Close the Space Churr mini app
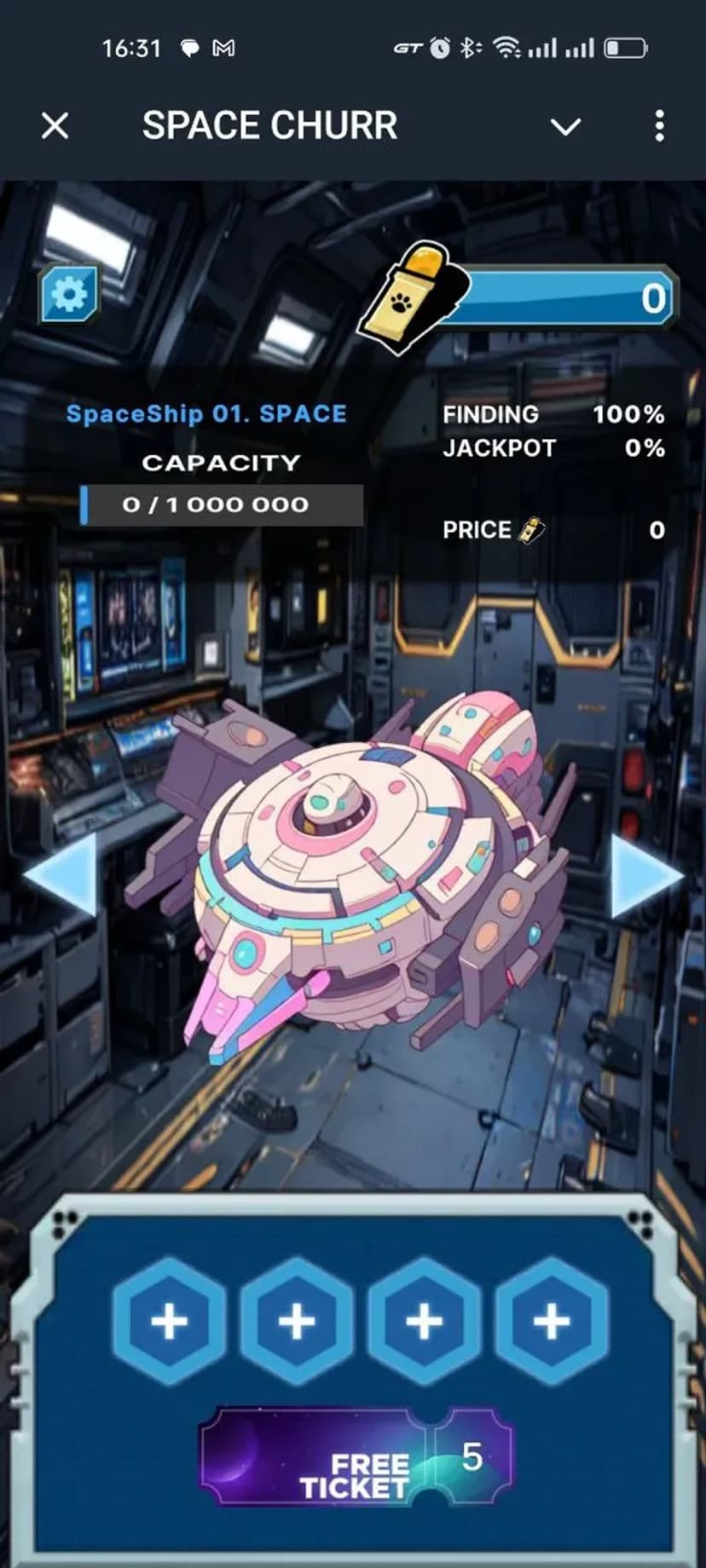The width and height of the screenshot is (706, 1568). point(55,126)
